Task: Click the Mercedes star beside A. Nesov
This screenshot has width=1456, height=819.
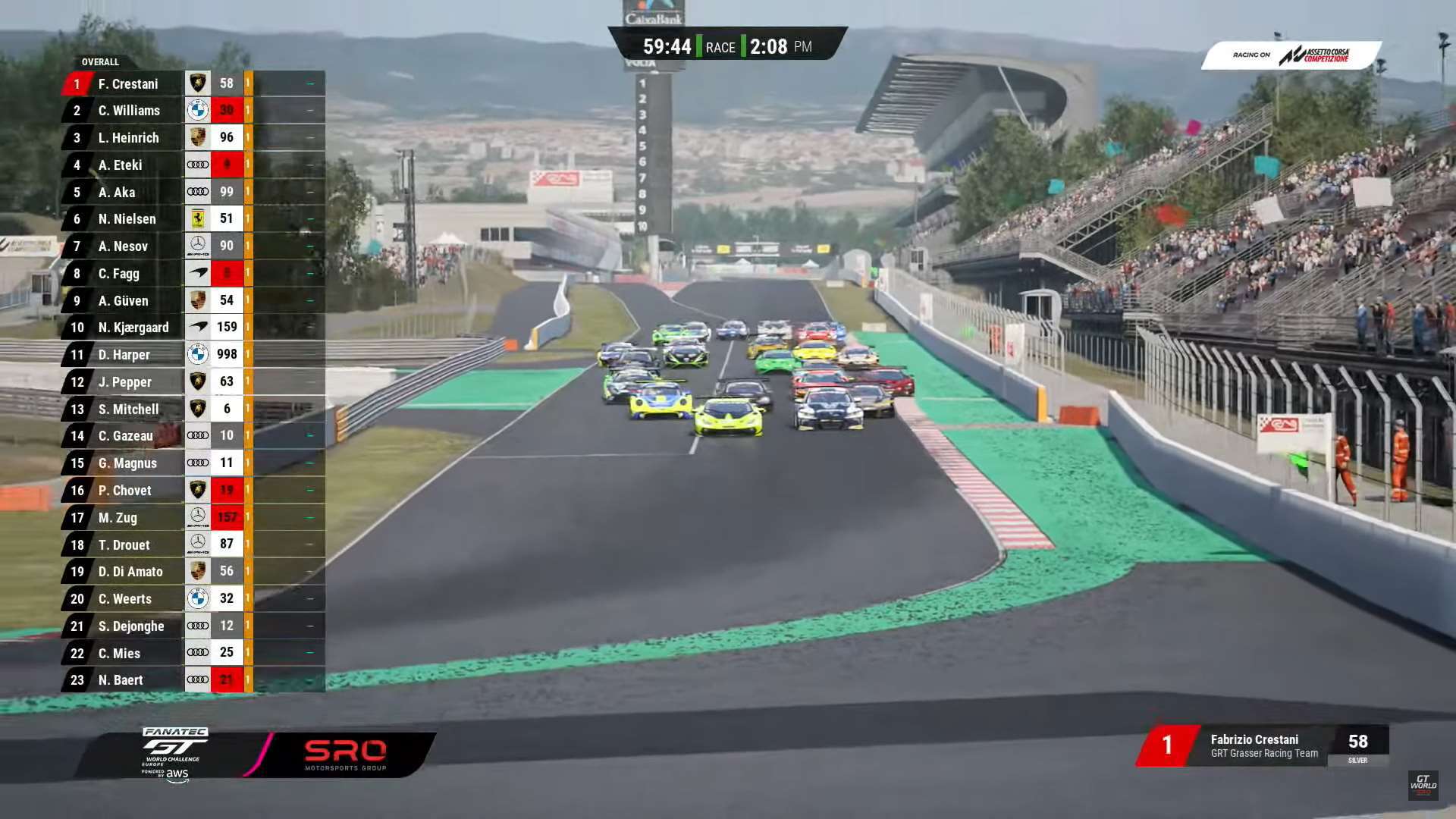Action: pyautogui.click(x=199, y=246)
